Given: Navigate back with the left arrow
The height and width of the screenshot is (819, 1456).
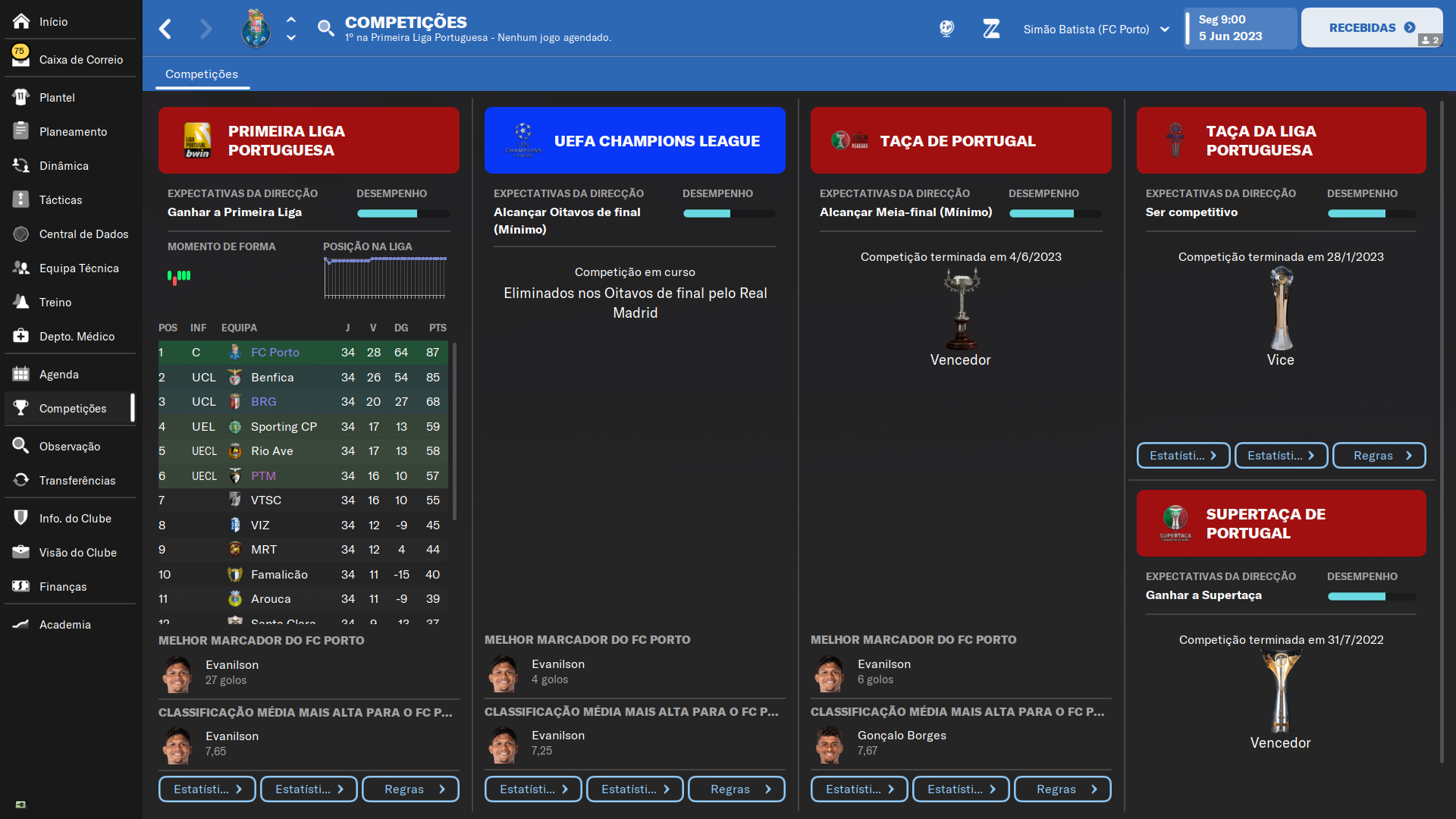Looking at the screenshot, I should (165, 30).
